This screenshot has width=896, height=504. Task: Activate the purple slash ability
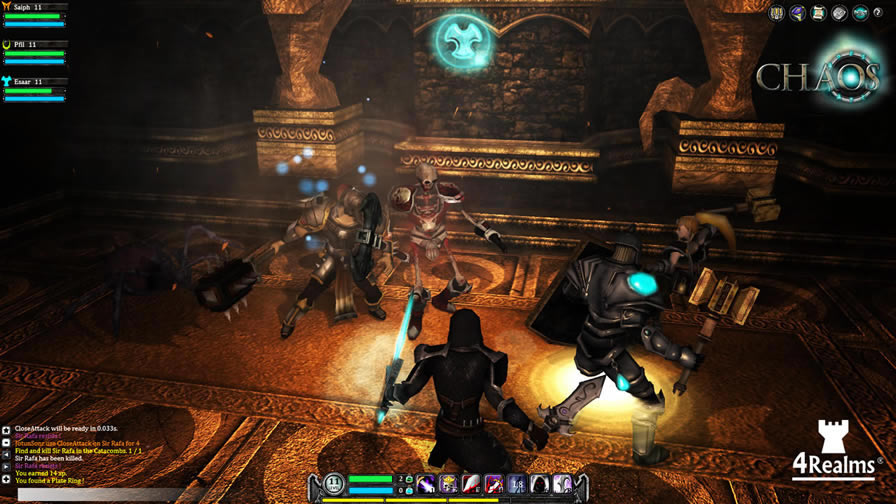(425, 484)
